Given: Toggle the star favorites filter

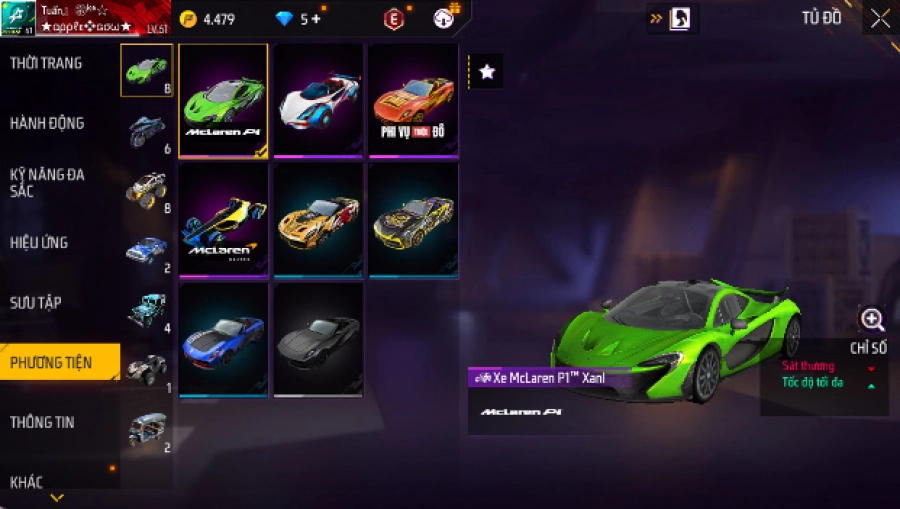Looking at the screenshot, I should pyautogui.click(x=487, y=72).
